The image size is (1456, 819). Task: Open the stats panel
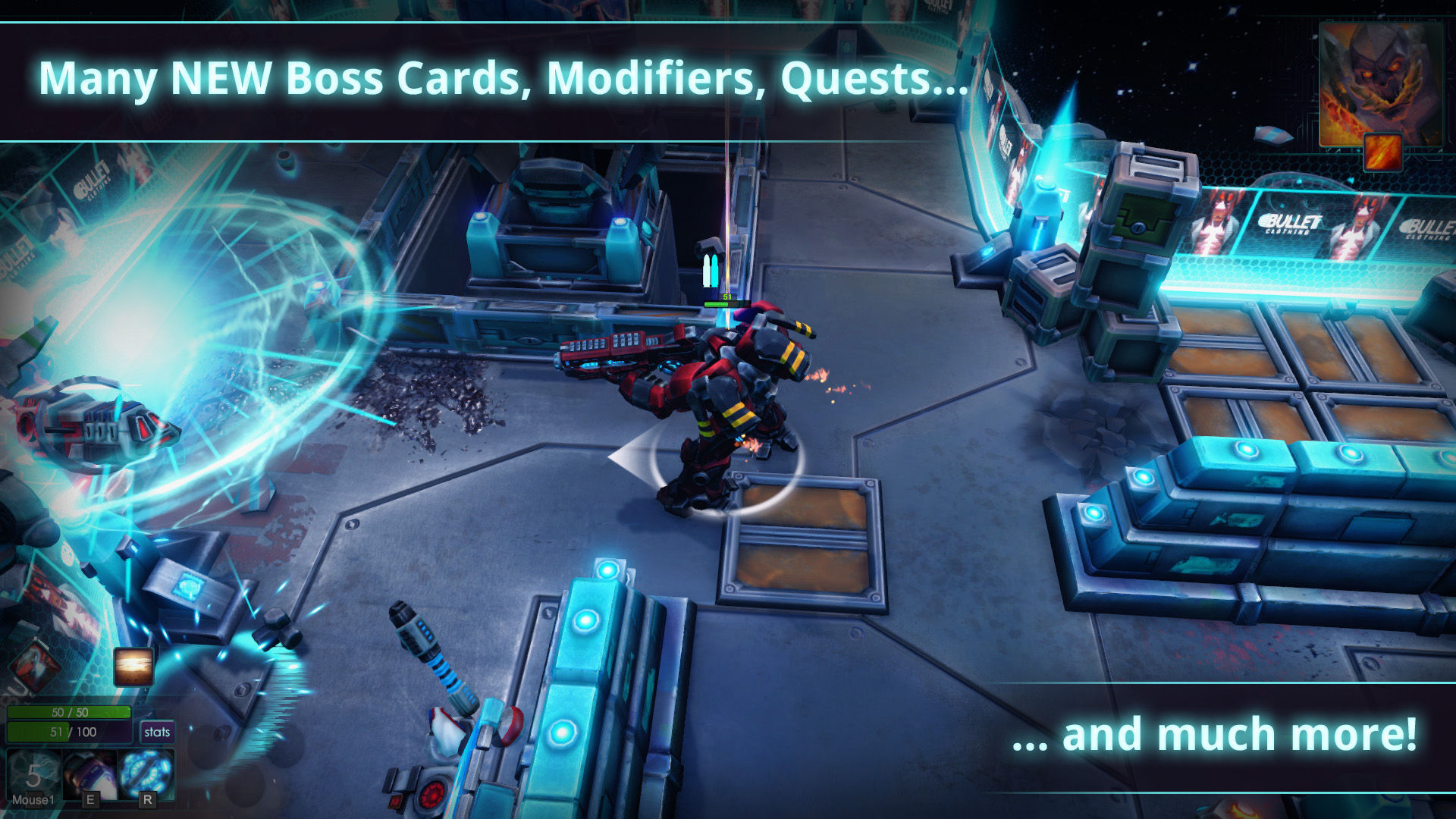pos(158,732)
